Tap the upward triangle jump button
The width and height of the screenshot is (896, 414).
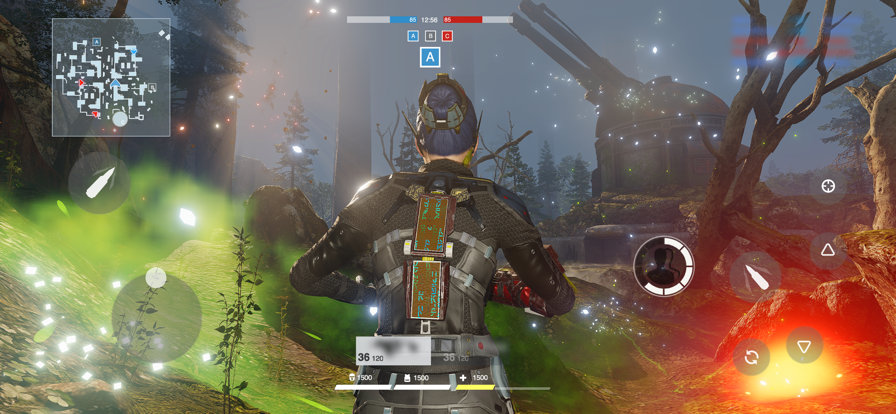click(828, 250)
